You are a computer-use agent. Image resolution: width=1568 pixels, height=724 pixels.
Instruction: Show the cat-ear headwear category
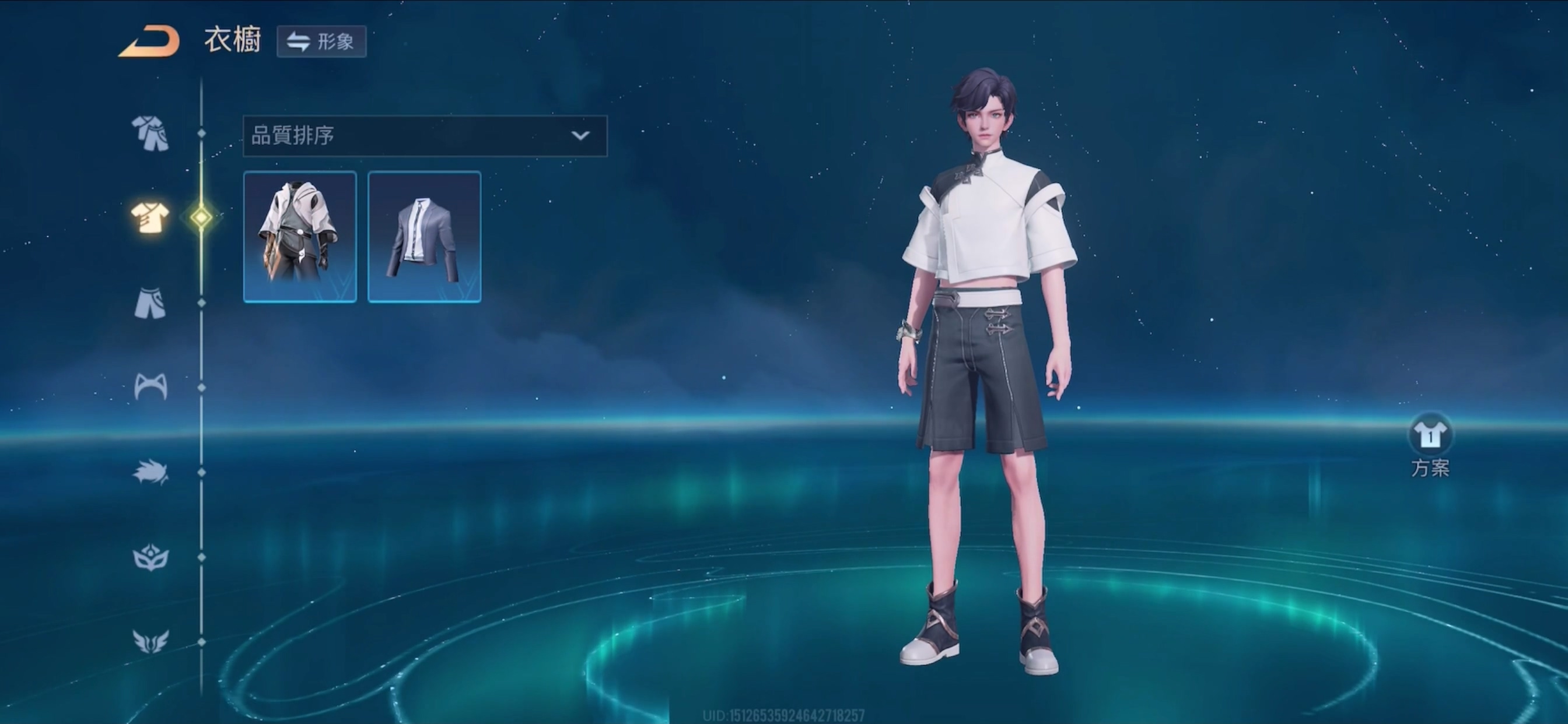(150, 387)
